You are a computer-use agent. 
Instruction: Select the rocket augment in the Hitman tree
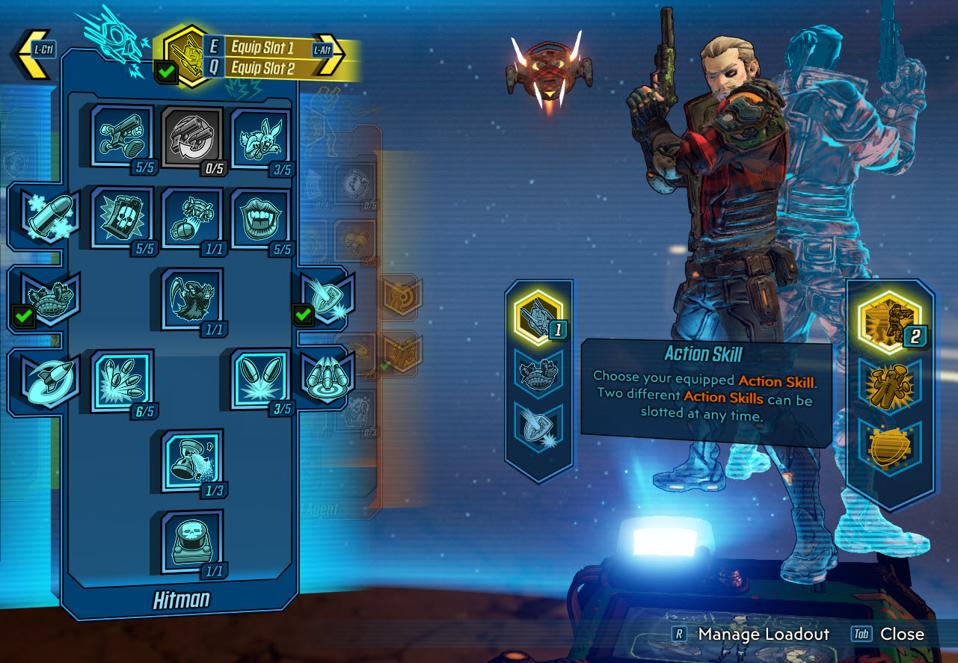coord(44,378)
